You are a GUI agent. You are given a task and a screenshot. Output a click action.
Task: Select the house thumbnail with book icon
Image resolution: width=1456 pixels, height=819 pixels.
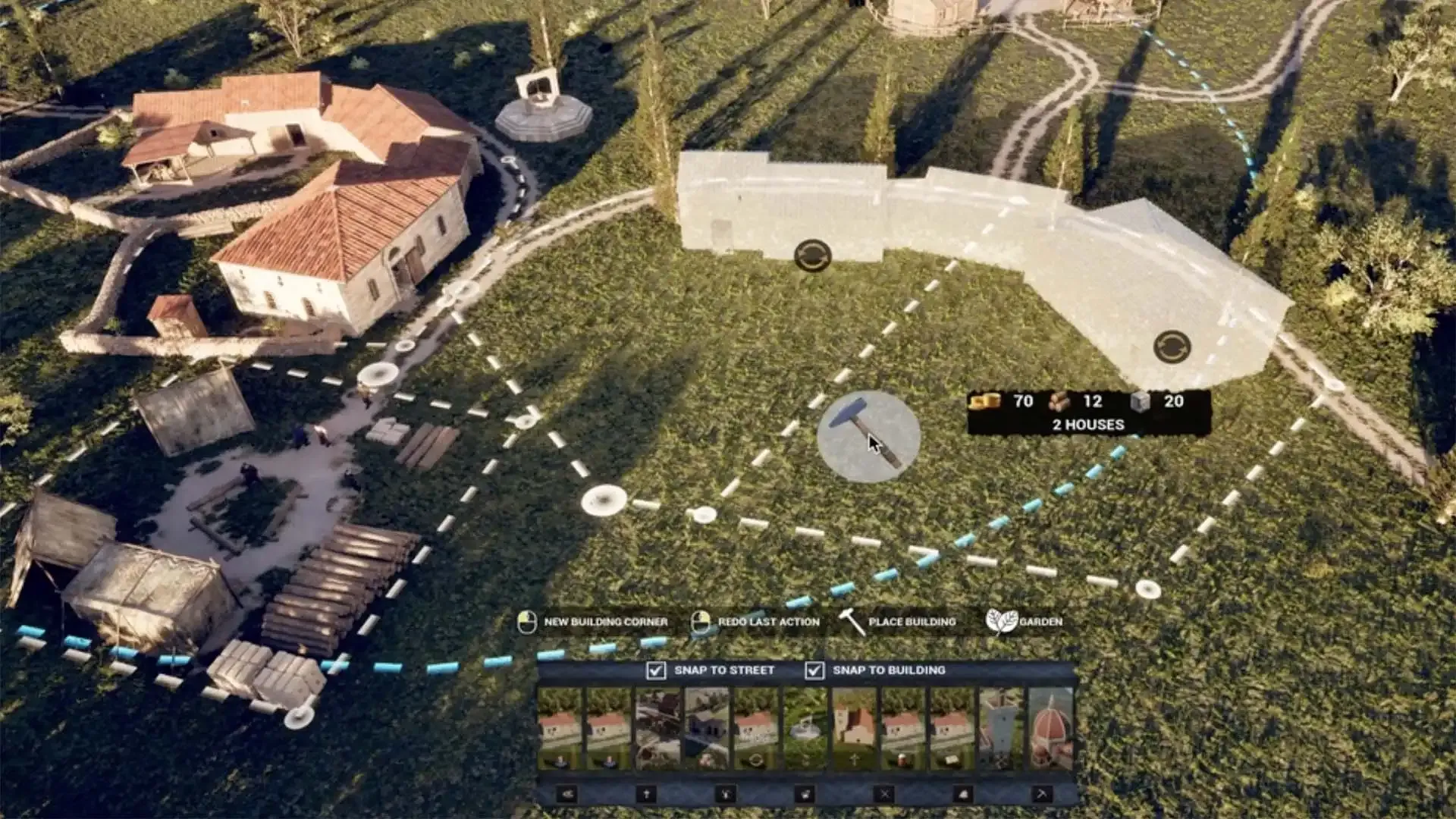click(952, 729)
